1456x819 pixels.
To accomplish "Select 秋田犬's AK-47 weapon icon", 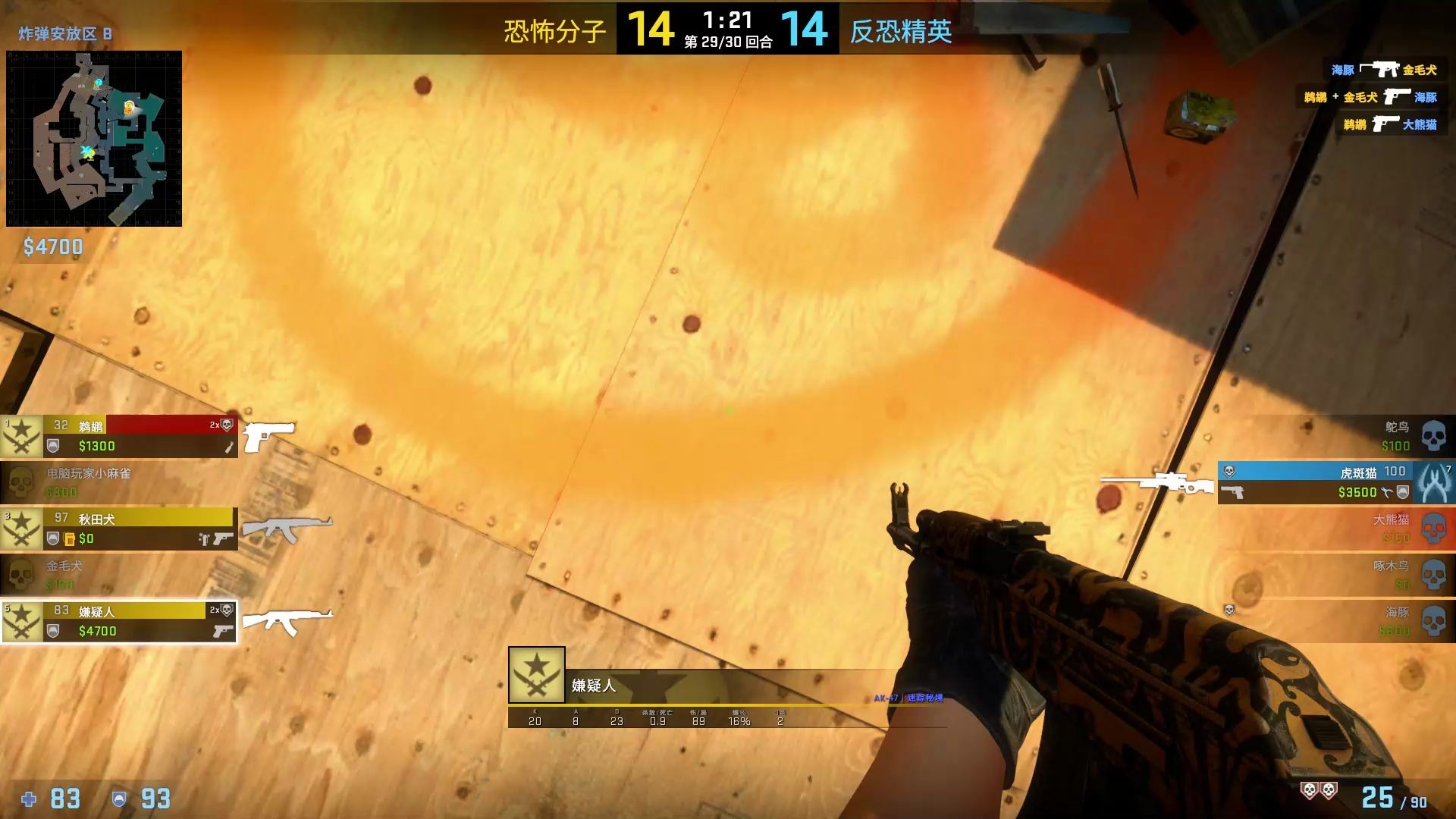I will [288, 526].
